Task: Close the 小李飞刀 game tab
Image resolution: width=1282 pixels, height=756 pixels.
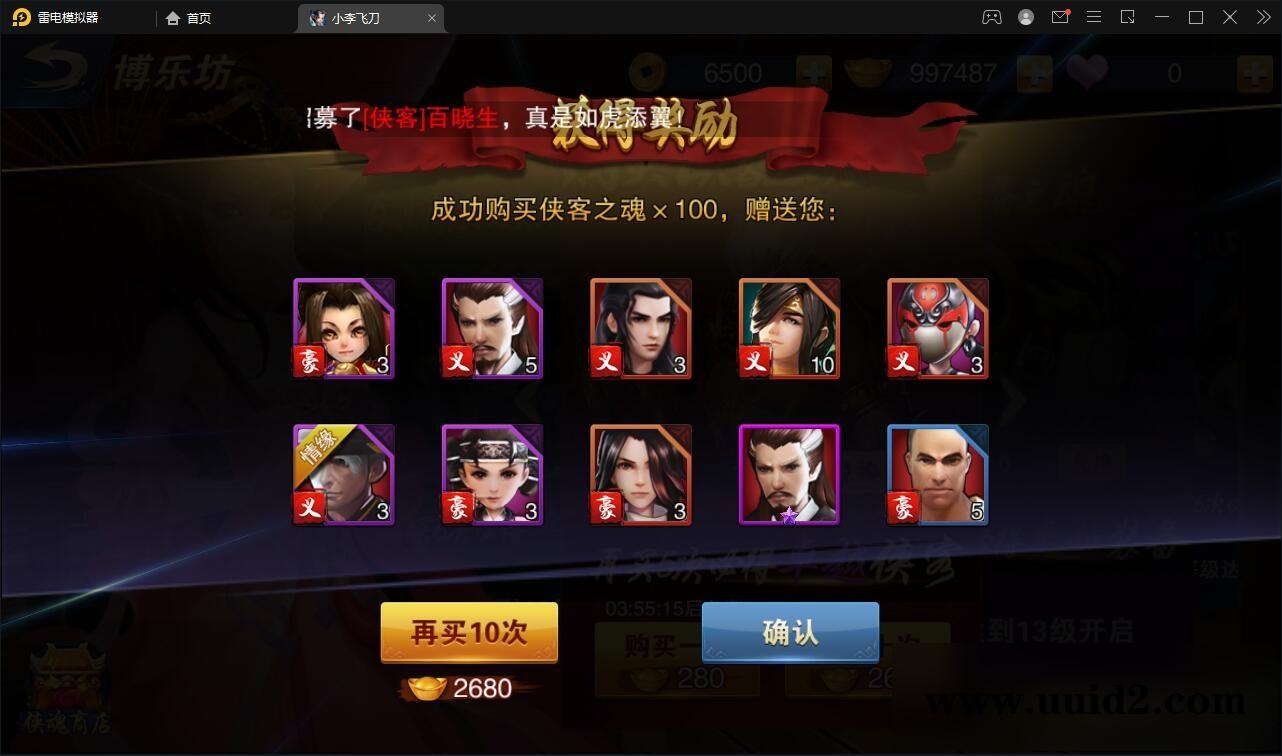Action: [x=431, y=17]
